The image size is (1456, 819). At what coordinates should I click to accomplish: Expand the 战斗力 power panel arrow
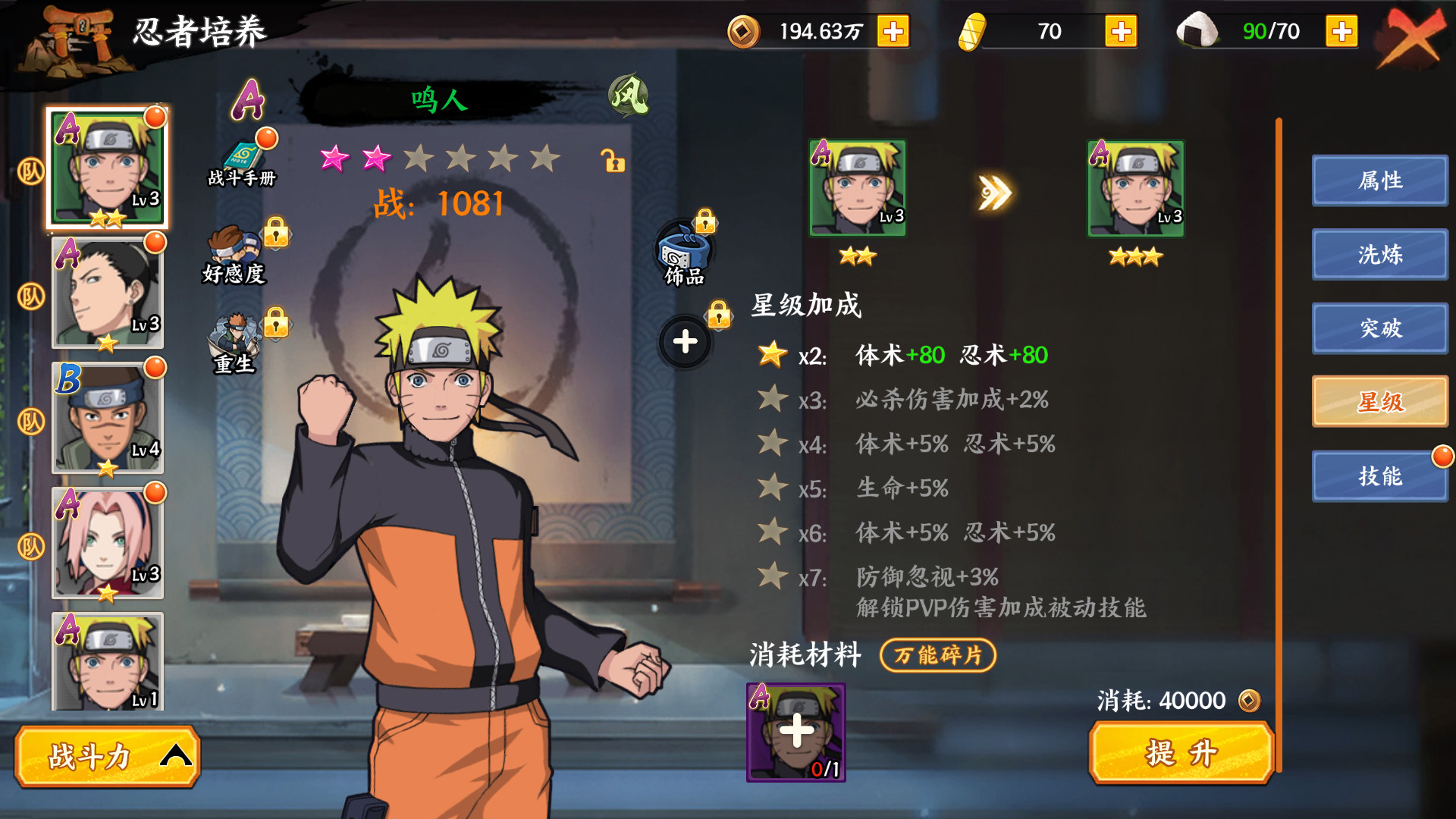click(x=176, y=756)
